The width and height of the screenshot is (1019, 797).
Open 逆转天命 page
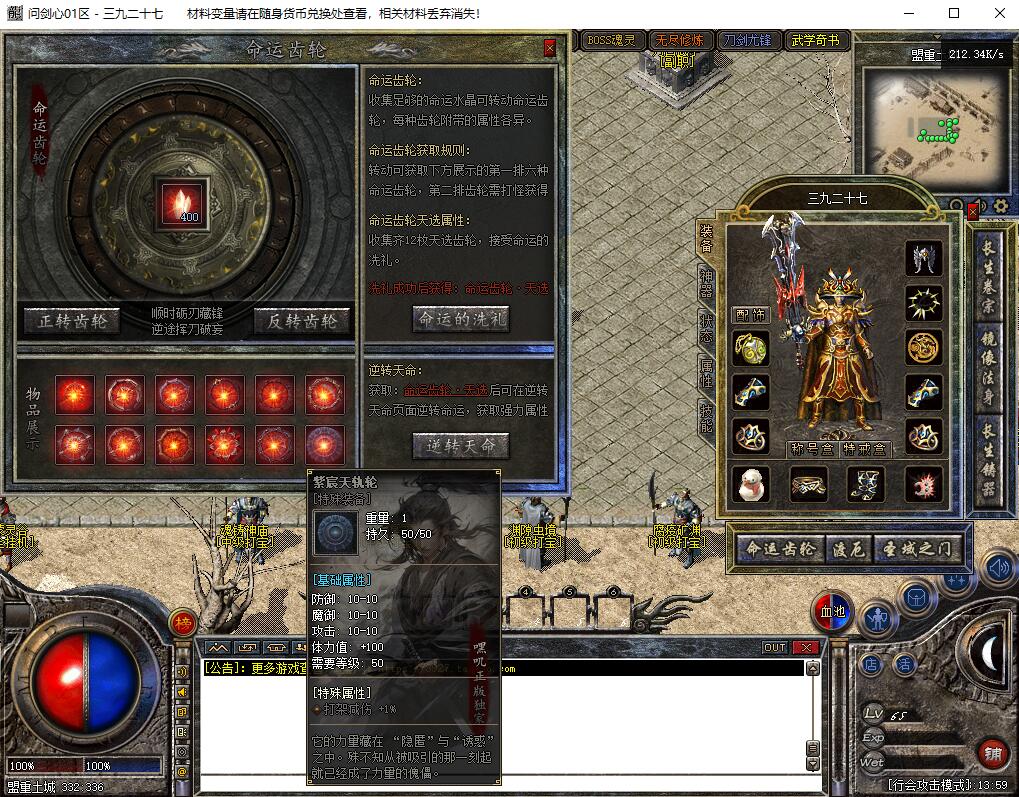click(461, 446)
